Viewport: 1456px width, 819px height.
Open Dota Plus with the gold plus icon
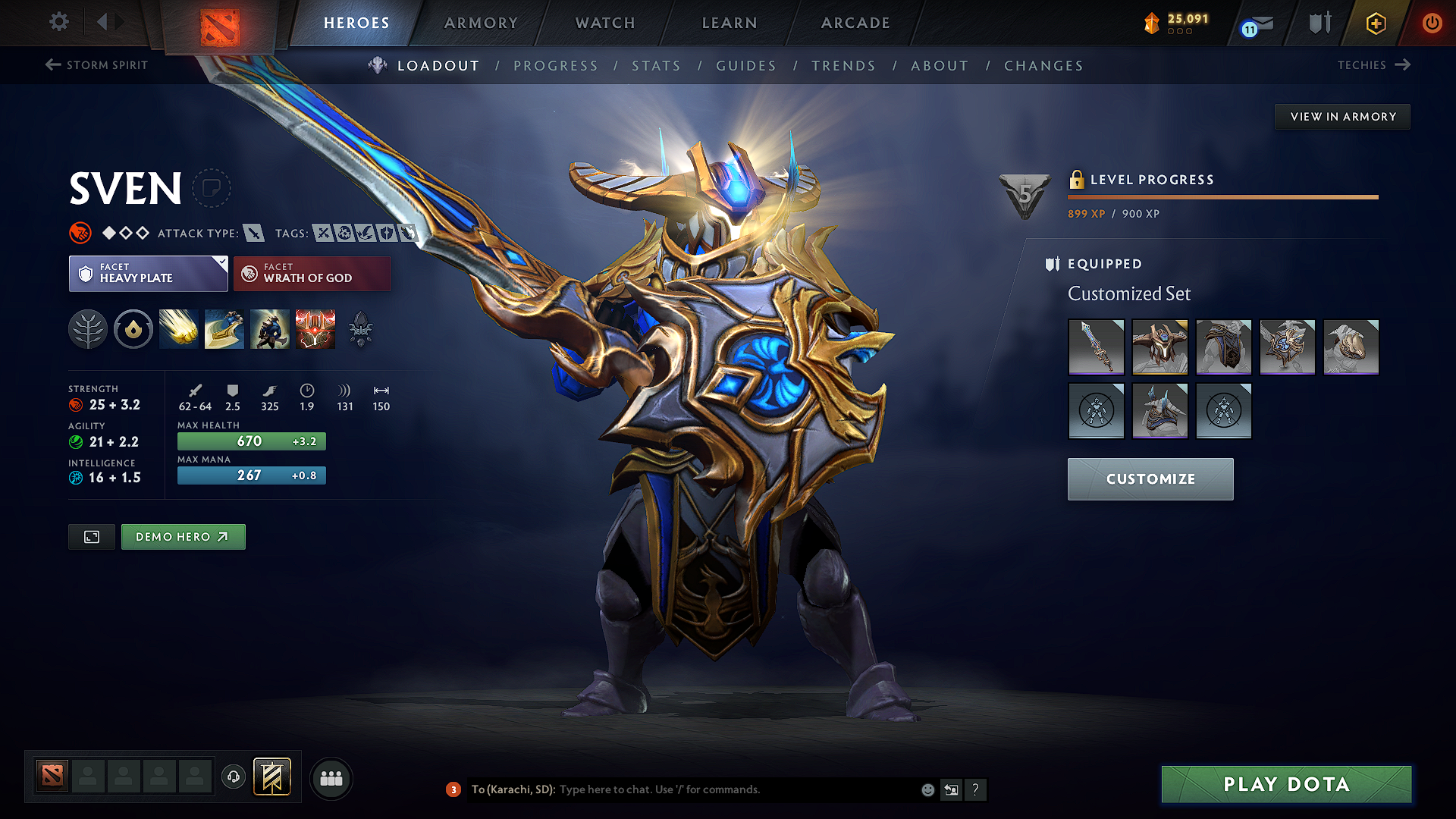click(x=1375, y=23)
